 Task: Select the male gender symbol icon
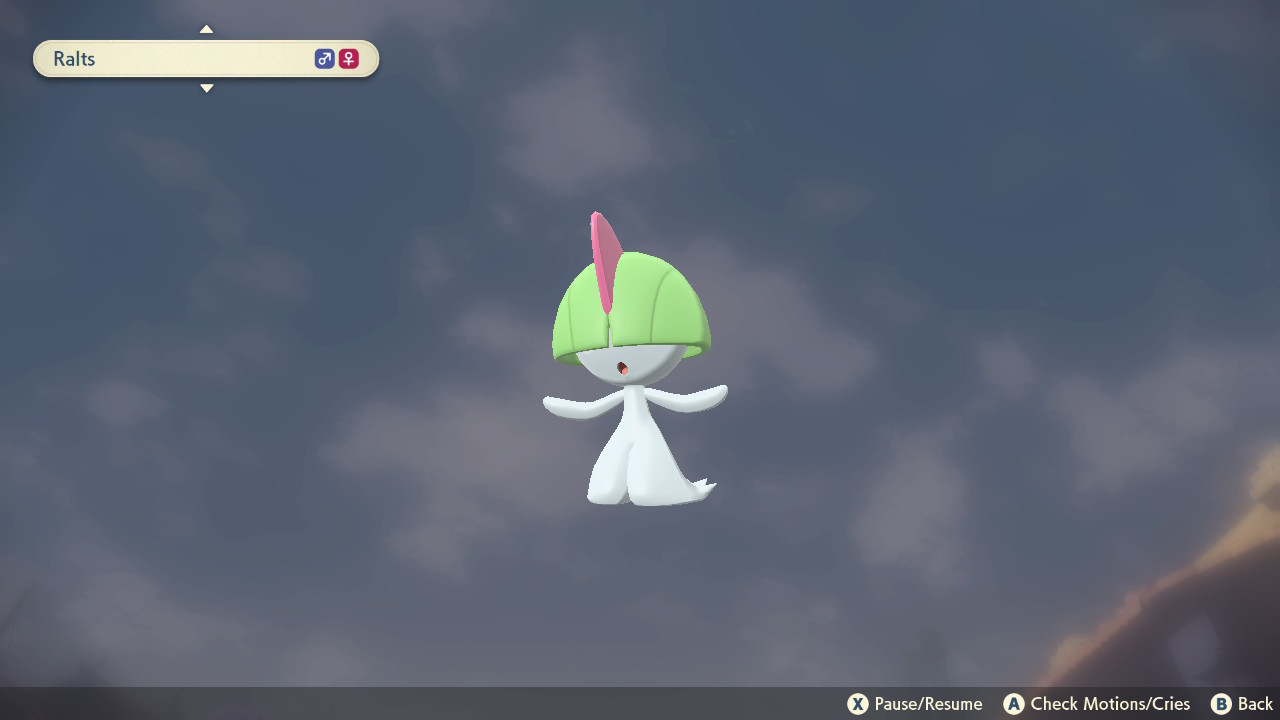click(x=324, y=58)
